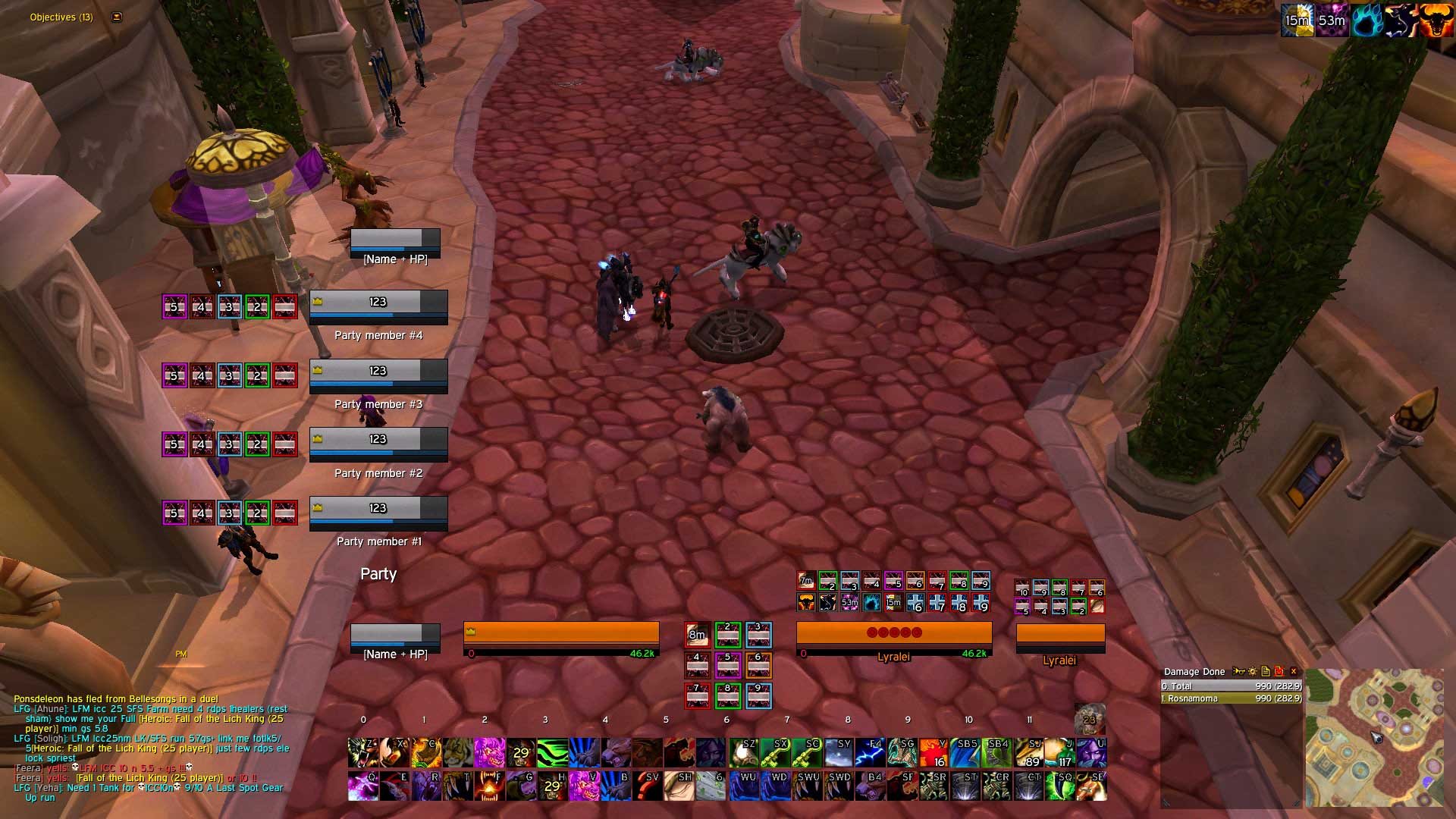Cast the fiery roar ability on F
The height and width of the screenshot is (819, 1456).
point(489,786)
